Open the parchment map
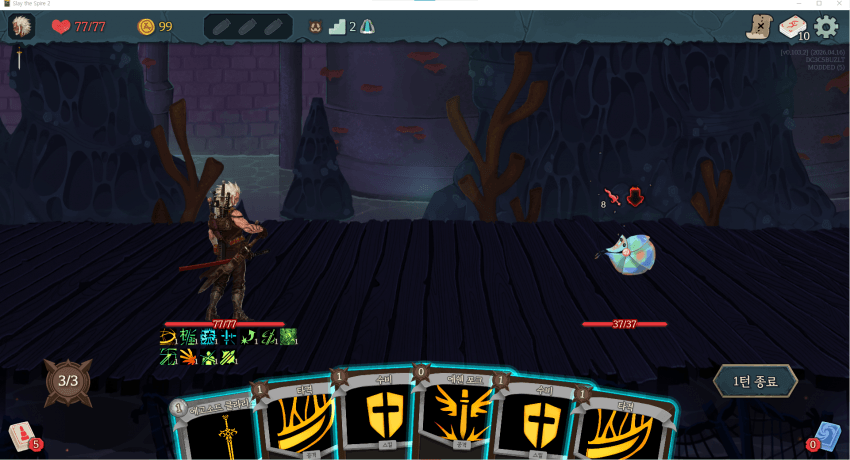The width and height of the screenshot is (850, 460). click(759, 27)
